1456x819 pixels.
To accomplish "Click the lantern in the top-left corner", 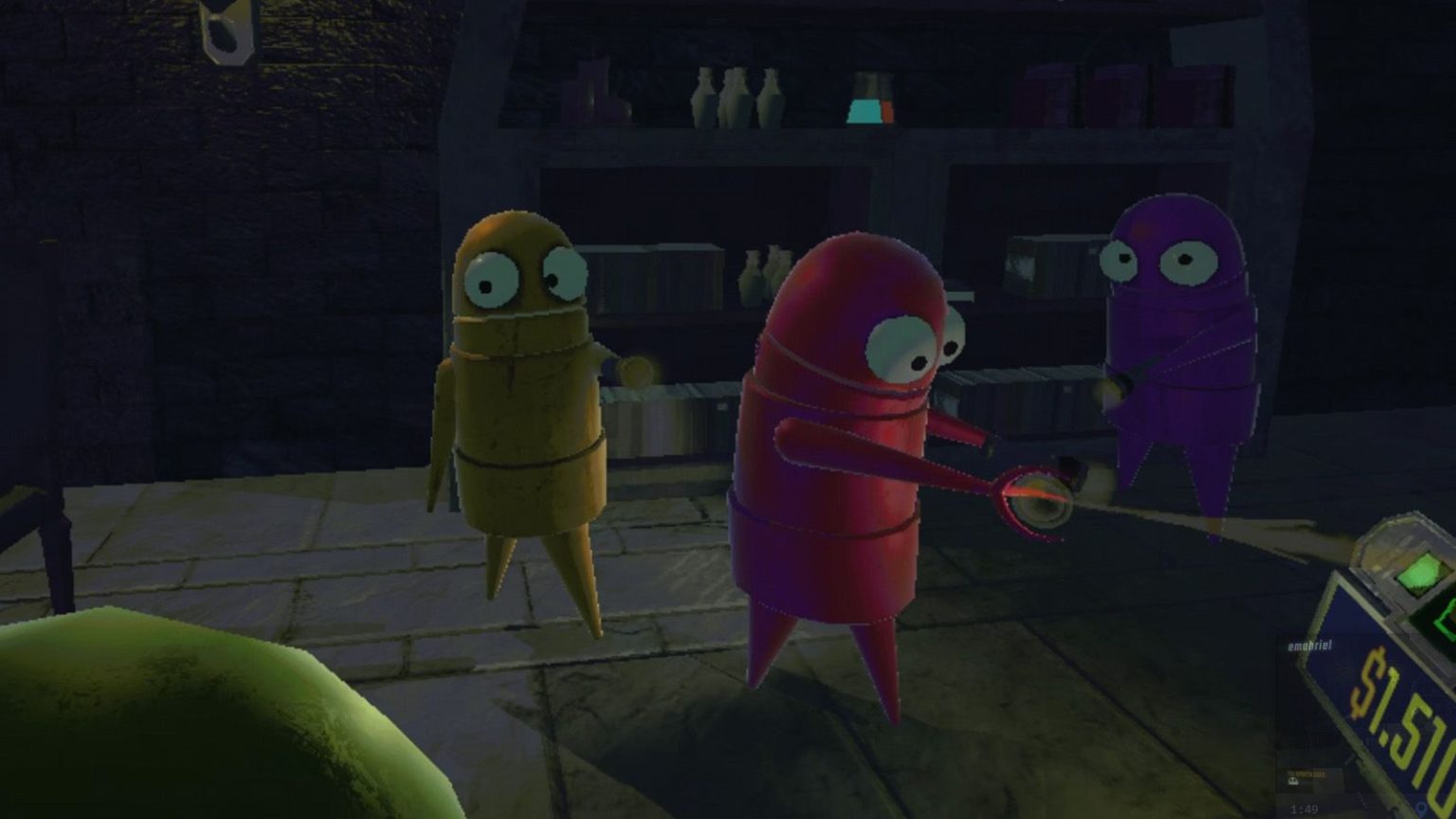I will 227,33.
